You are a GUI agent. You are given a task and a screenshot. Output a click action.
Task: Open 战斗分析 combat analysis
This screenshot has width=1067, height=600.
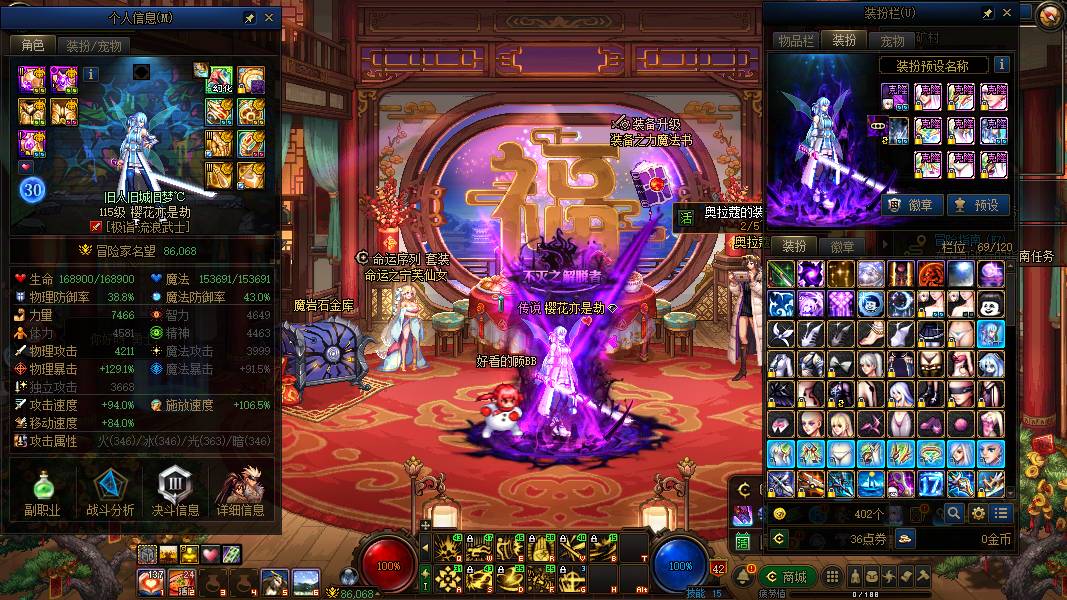pyautogui.click(x=110, y=494)
